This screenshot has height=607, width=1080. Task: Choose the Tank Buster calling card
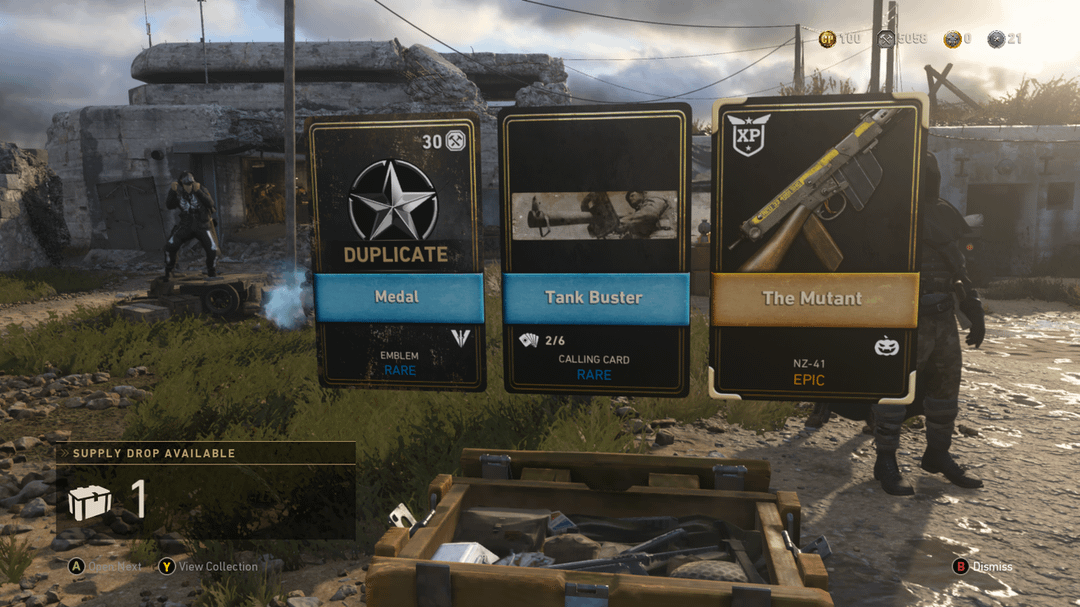[x=595, y=250]
